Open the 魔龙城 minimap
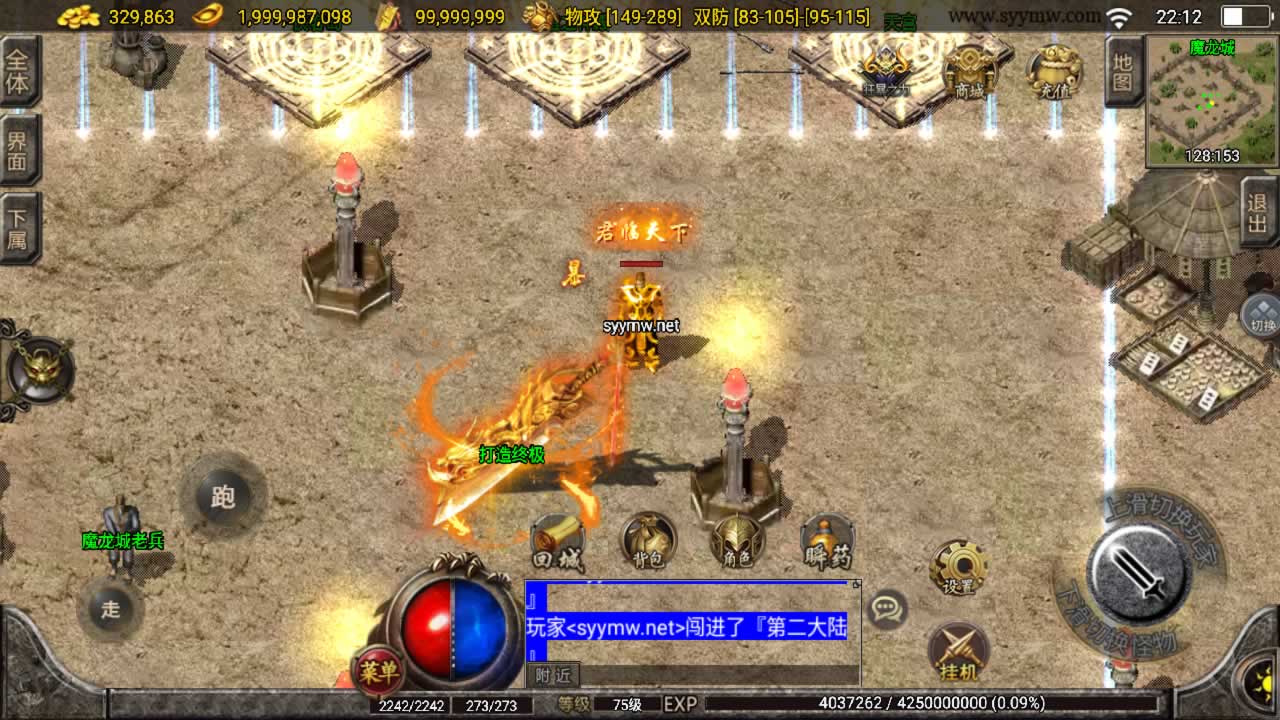 click(x=1212, y=100)
